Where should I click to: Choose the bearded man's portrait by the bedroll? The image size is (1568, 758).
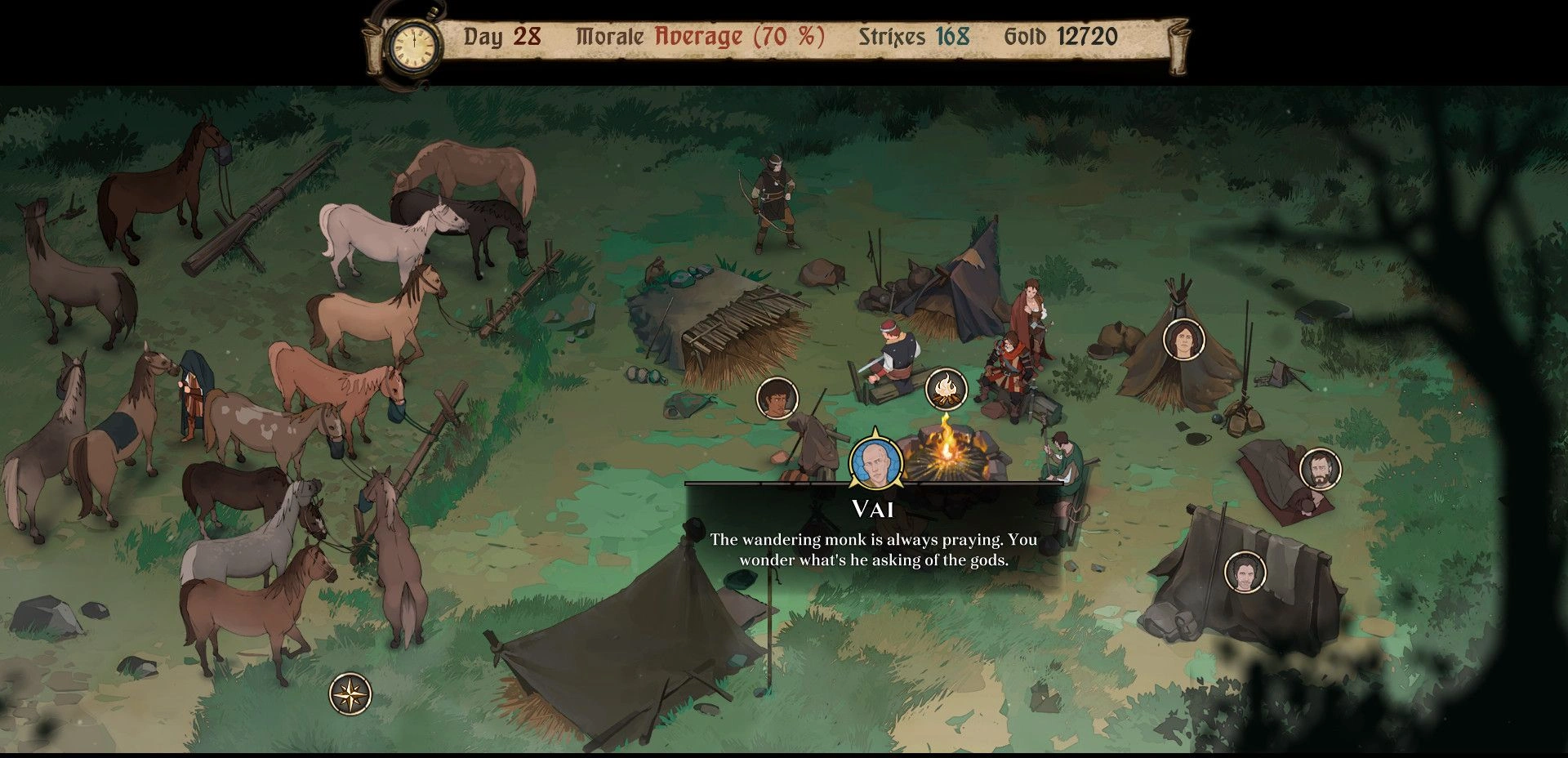coord(1319,470)
